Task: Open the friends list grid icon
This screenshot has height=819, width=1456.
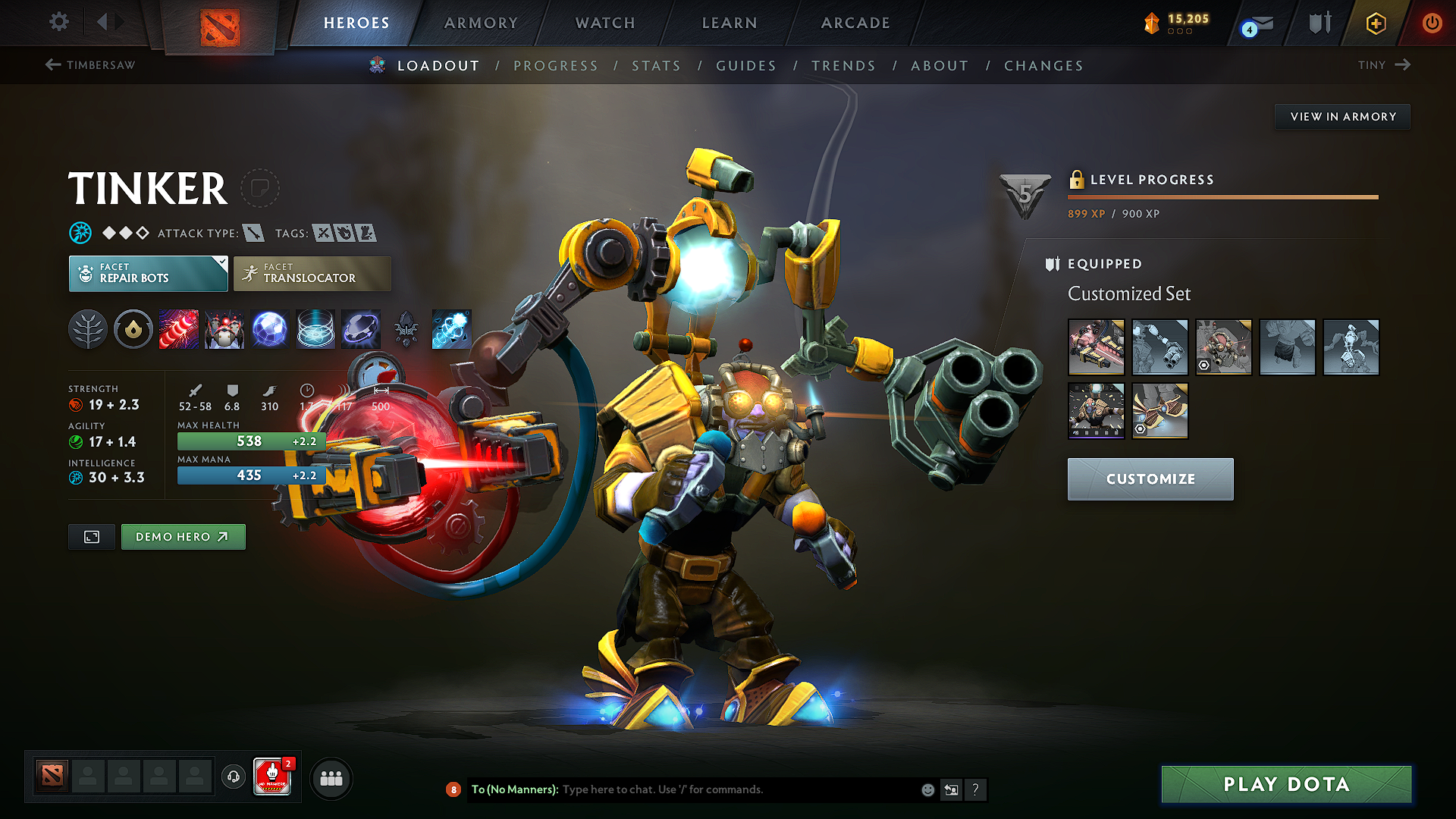Action: 331,777
